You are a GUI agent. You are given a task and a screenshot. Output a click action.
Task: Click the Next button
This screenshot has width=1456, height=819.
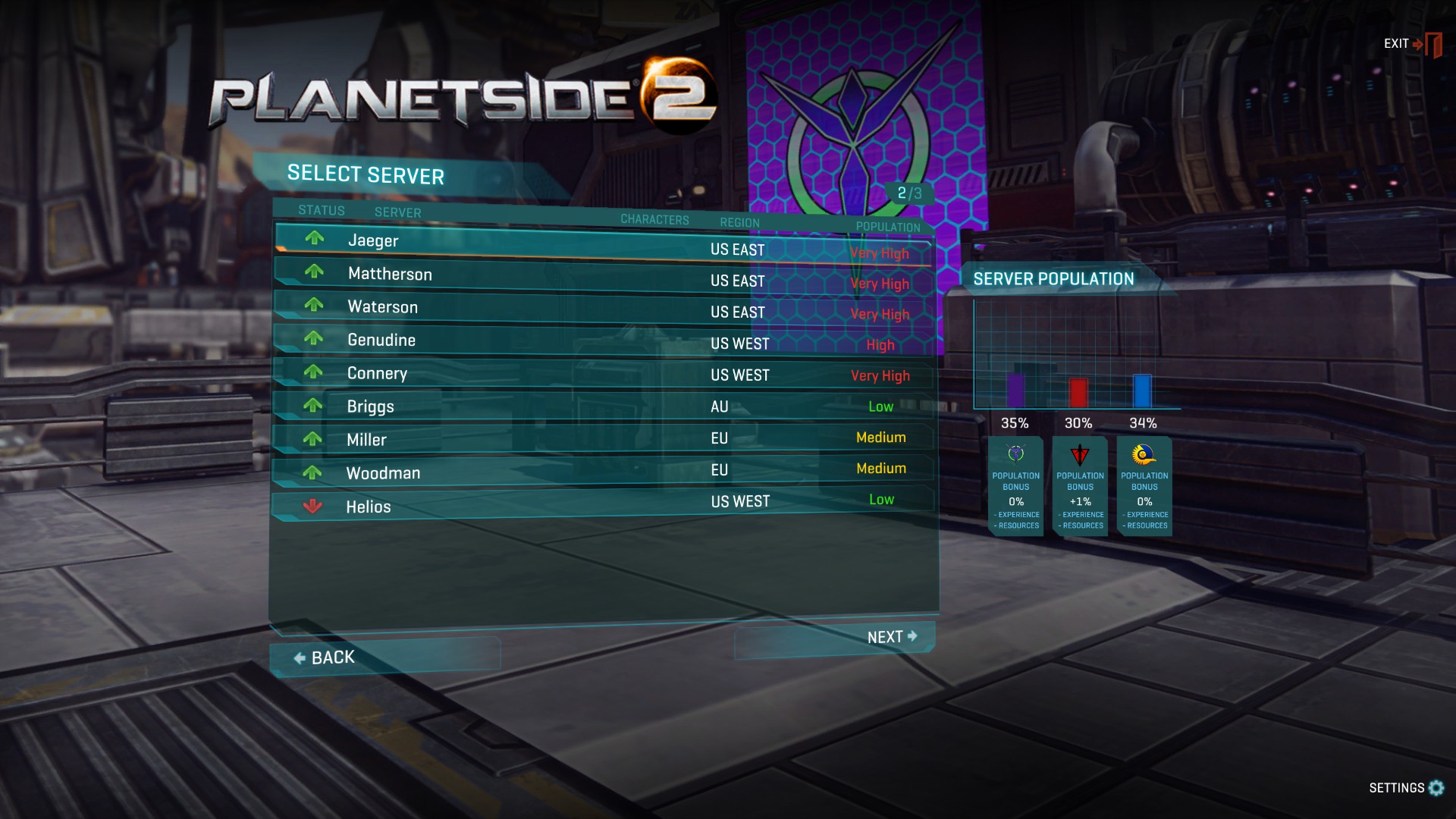point(892,637)
